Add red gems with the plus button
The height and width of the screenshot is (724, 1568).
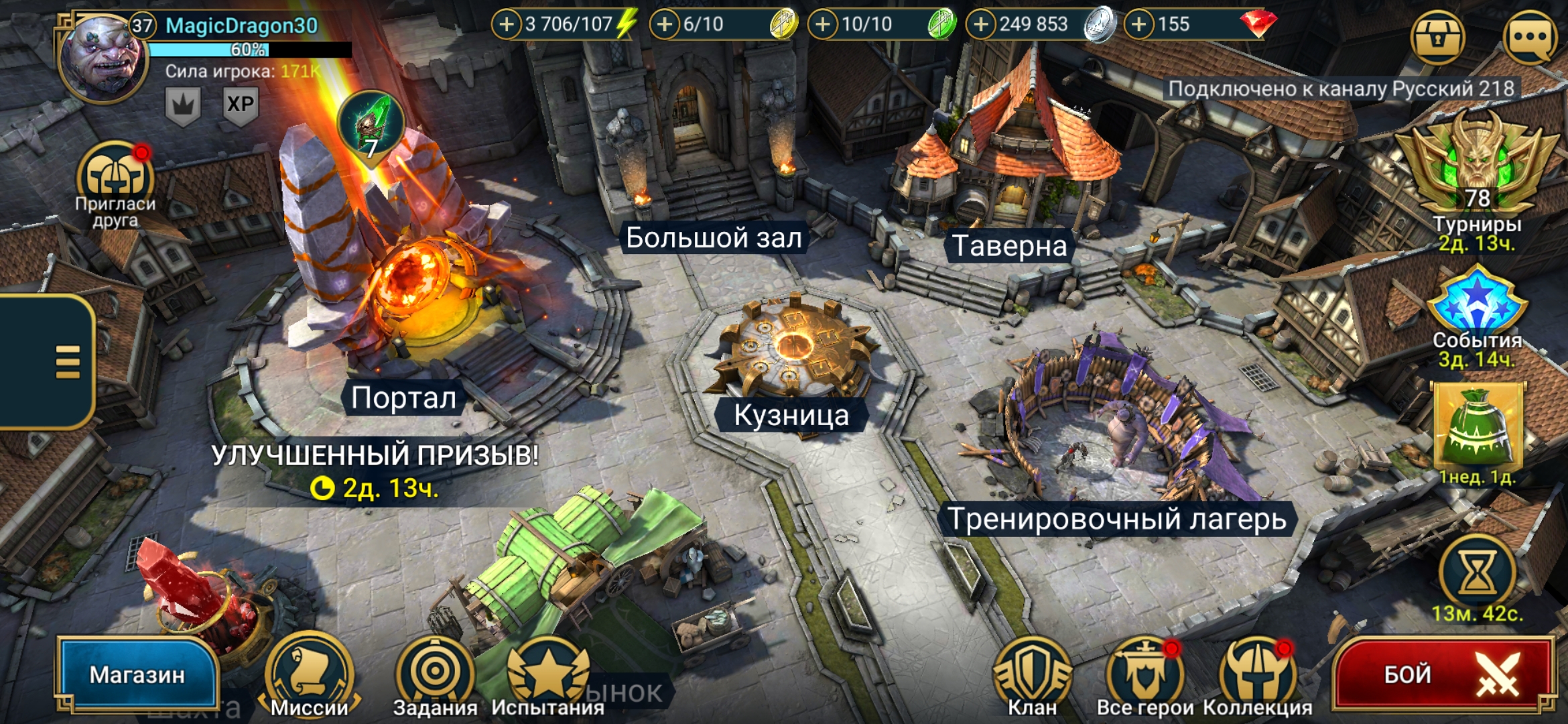(x=1138, y=25)
